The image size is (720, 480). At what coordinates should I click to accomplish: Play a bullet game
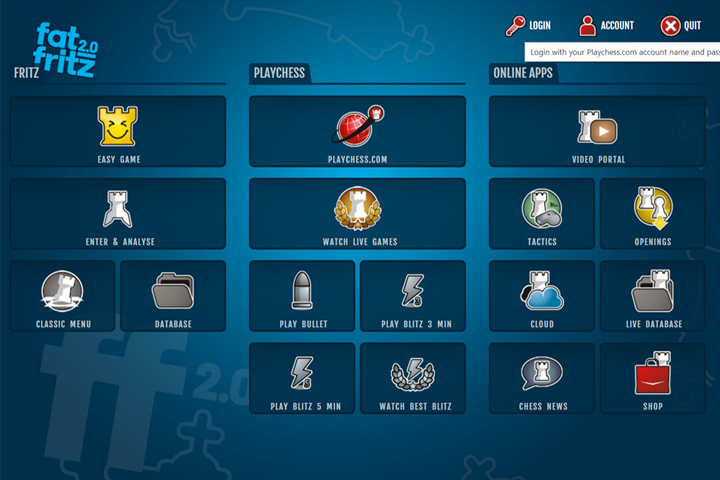302,296
